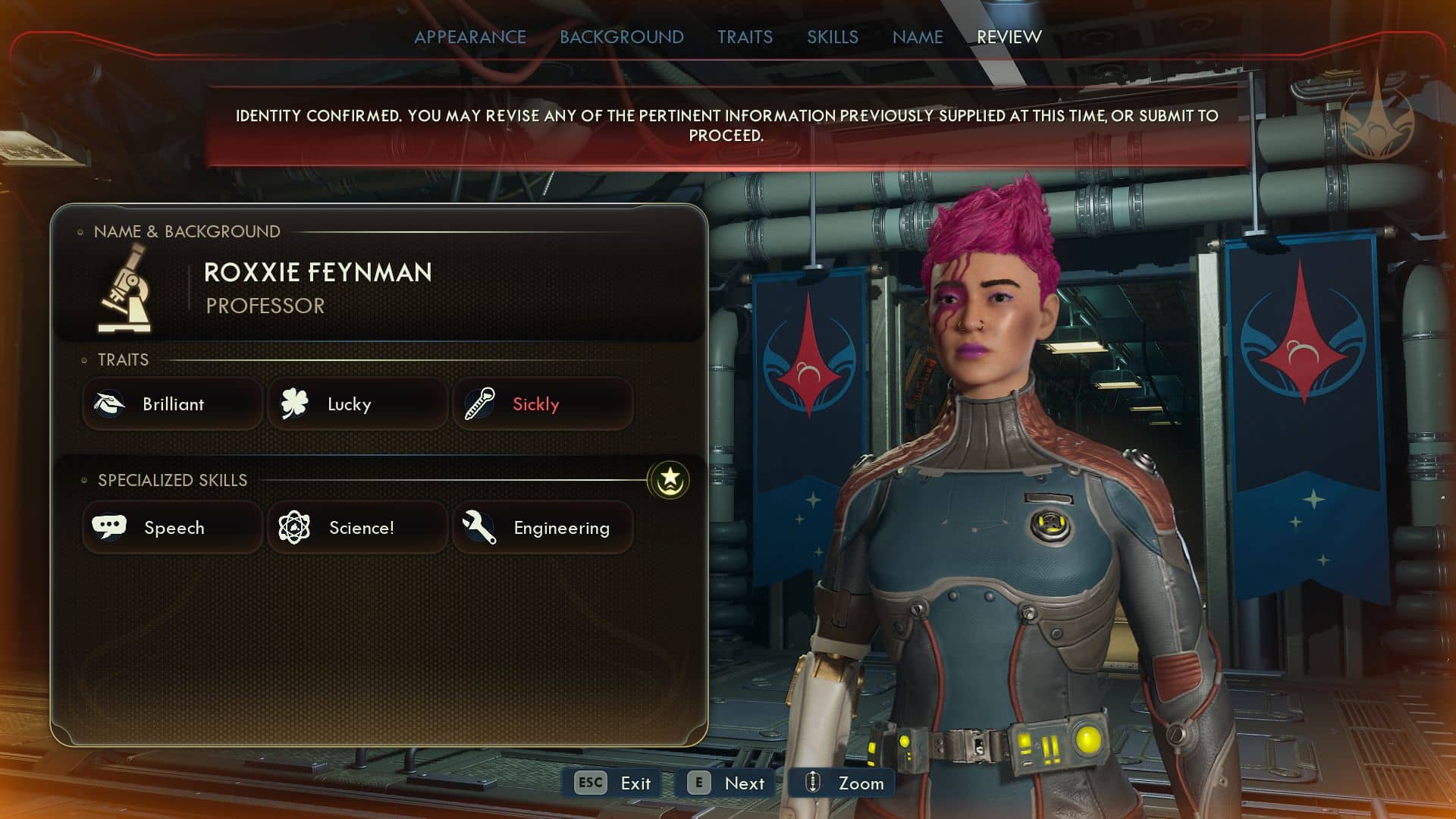The image size is (1456, 819).
Task: Exit character creation
Action: [x=613, y=783]
